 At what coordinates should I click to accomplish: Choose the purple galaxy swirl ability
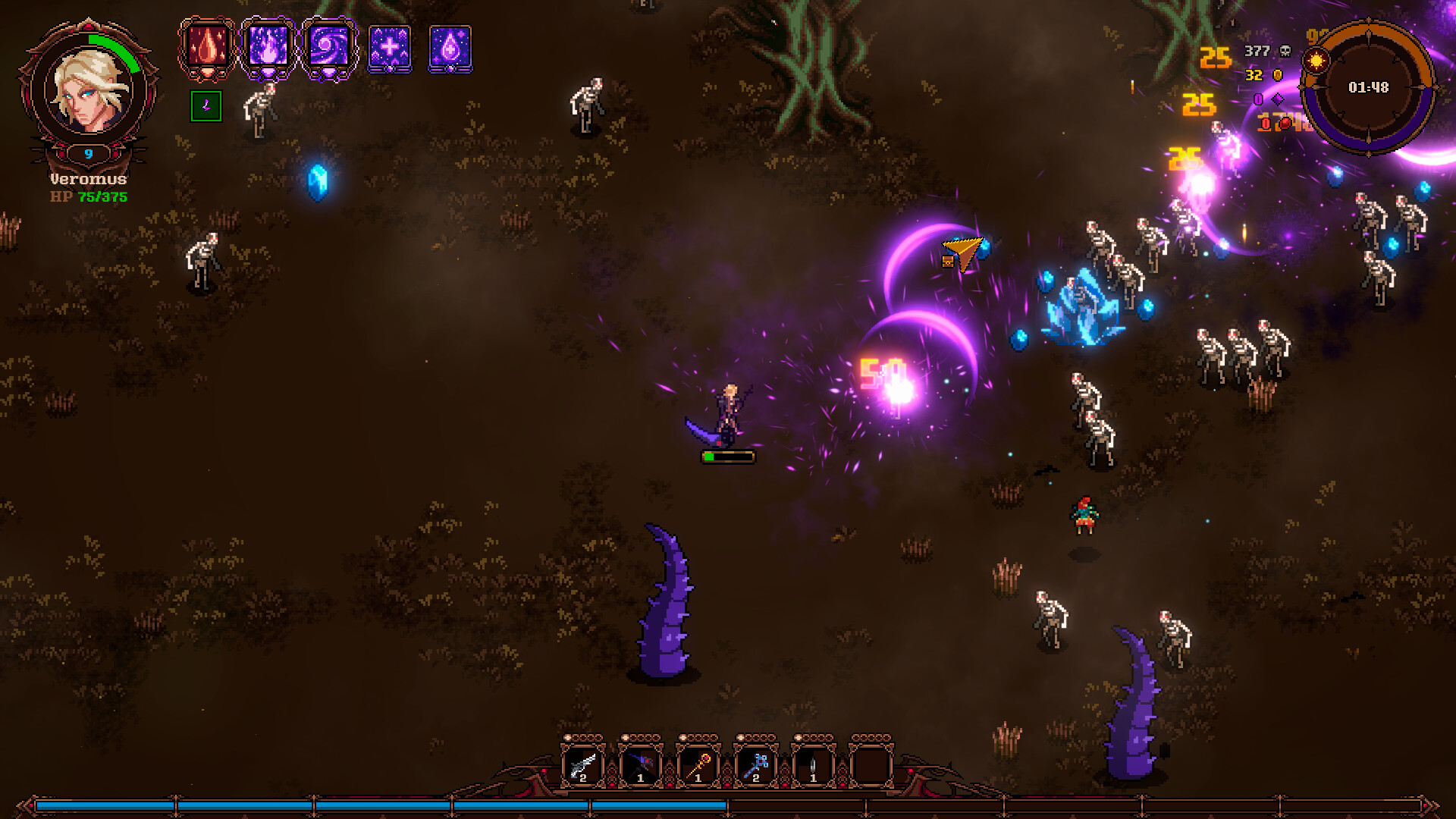tap(329, 47)
